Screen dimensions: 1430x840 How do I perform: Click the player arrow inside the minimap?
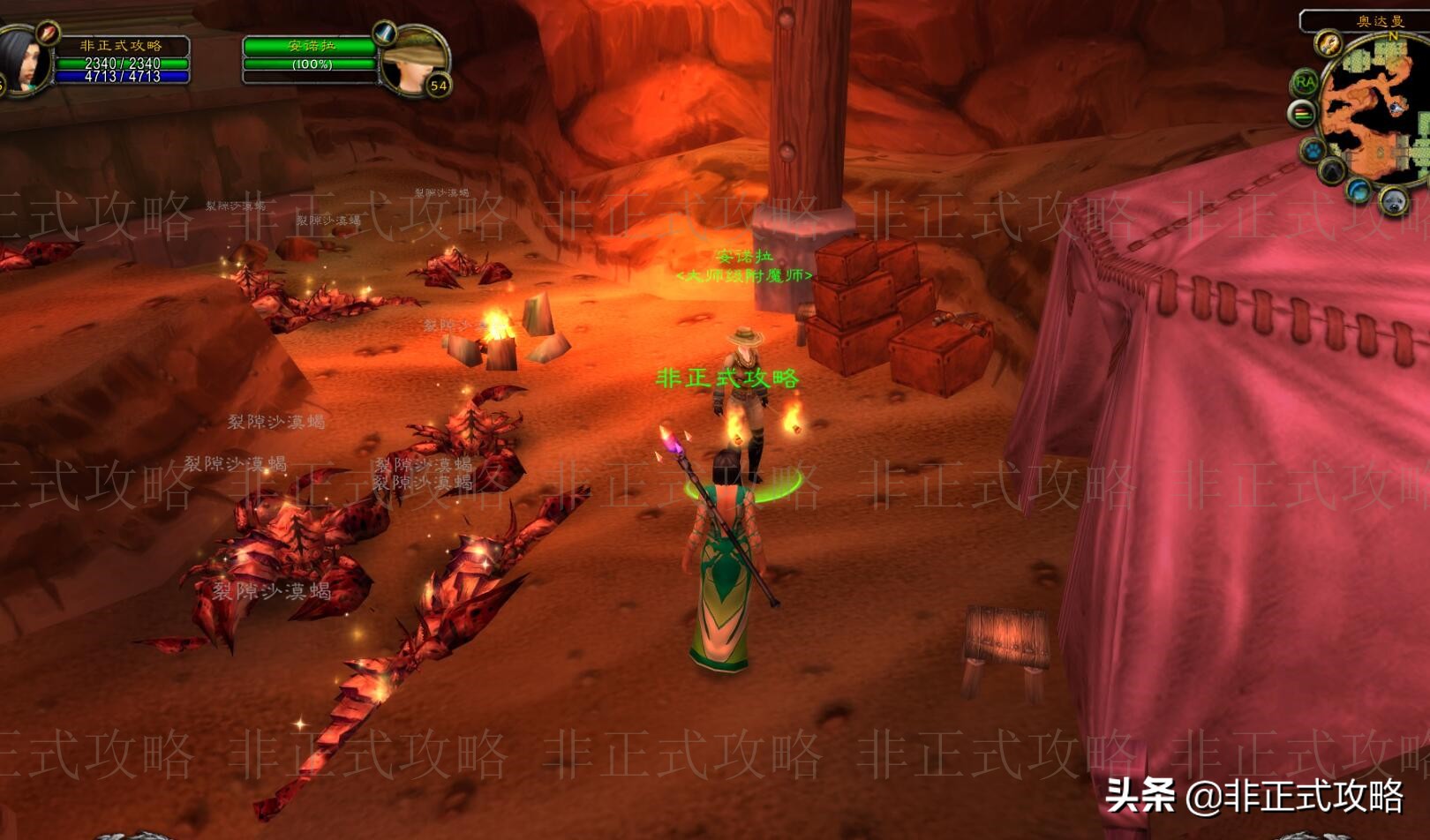click(x=1395, y=108)
